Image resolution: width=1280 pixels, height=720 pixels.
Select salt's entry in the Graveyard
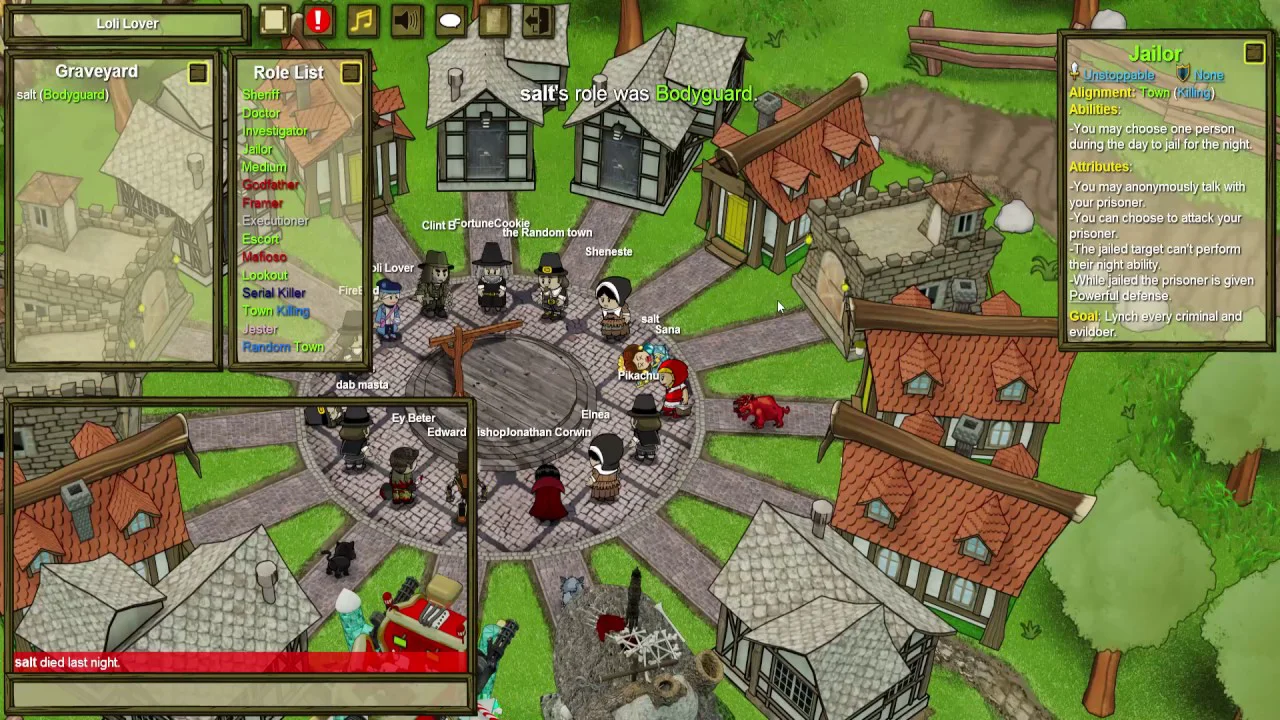click(62, 95)
